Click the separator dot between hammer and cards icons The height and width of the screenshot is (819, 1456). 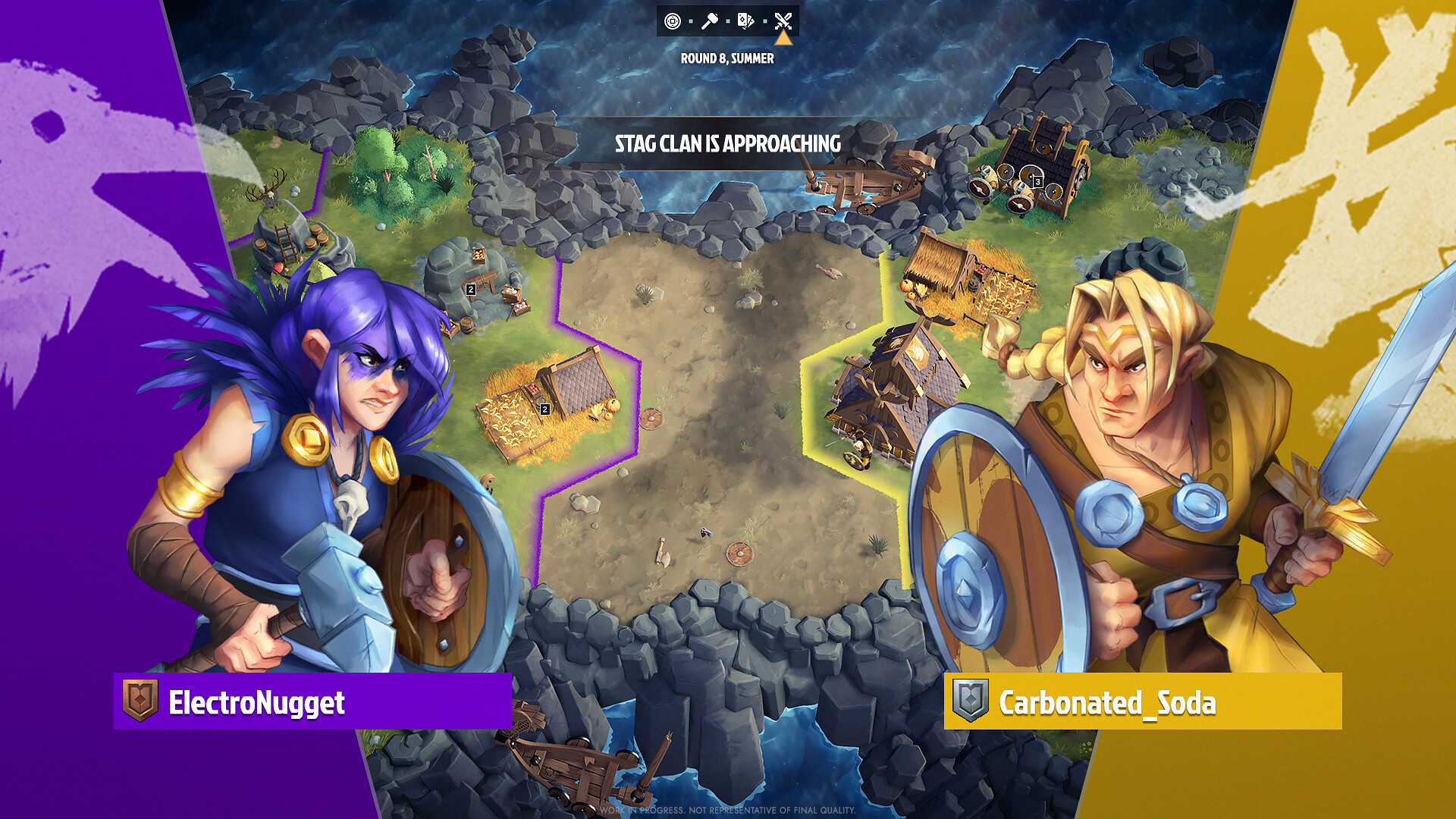pos(728,20)
